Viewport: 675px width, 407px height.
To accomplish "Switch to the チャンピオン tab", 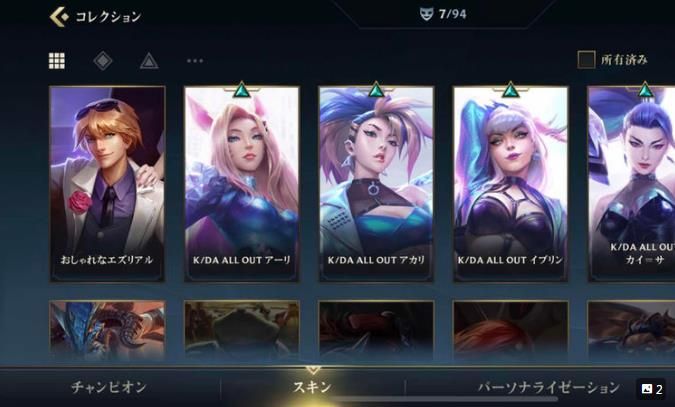I will coord(109,387).
